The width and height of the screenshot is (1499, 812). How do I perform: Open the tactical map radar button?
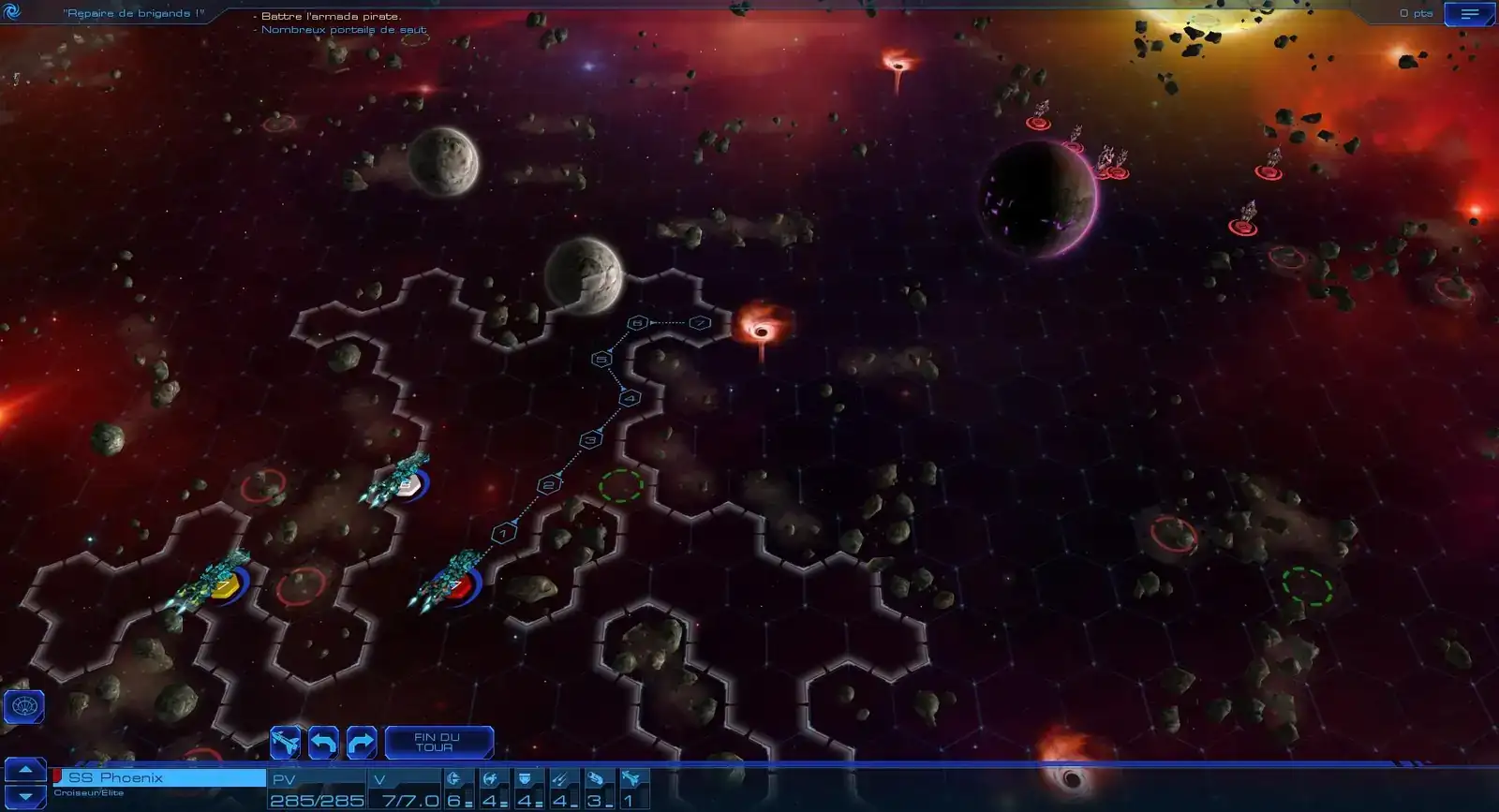(24, 706)
